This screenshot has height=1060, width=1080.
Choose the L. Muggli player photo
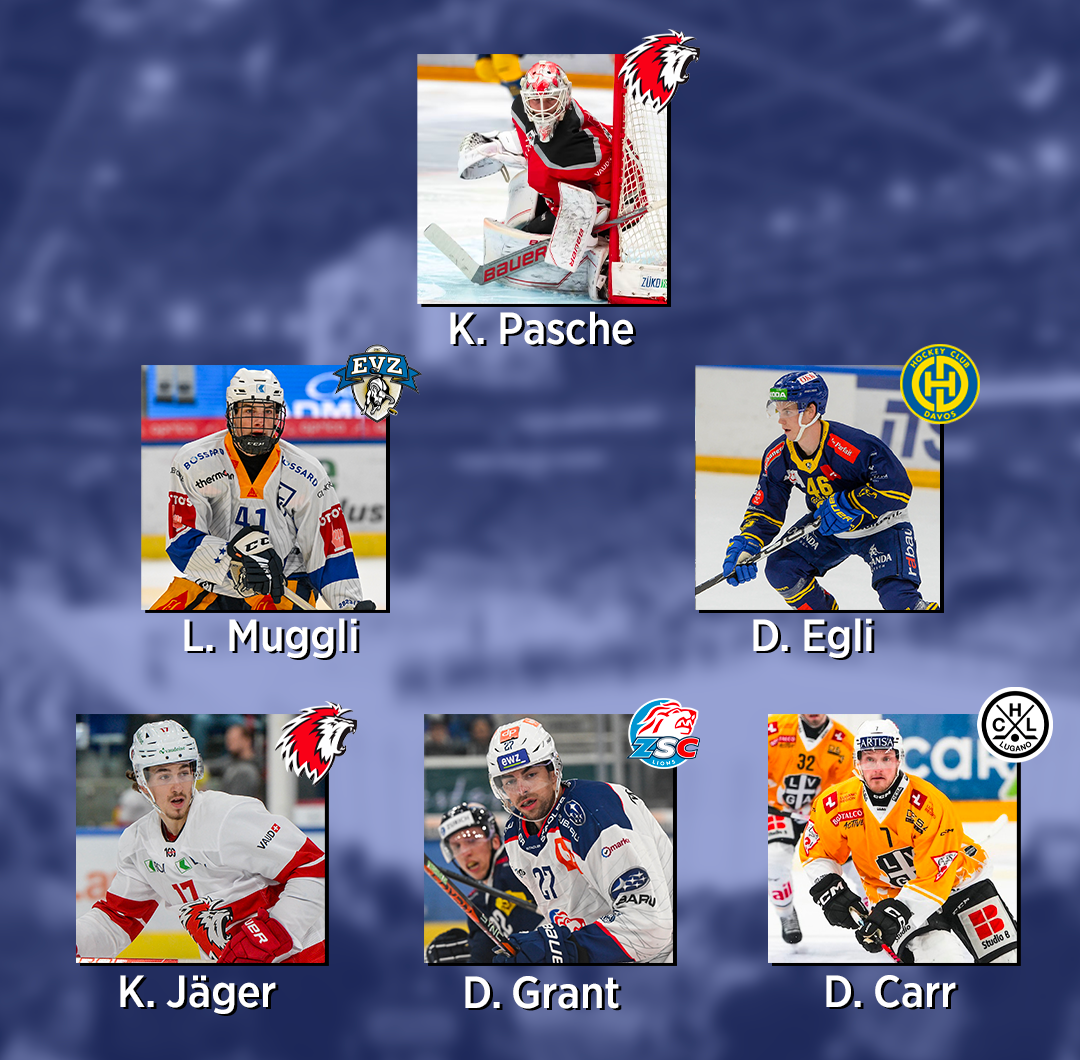click(x=264, y=488)
